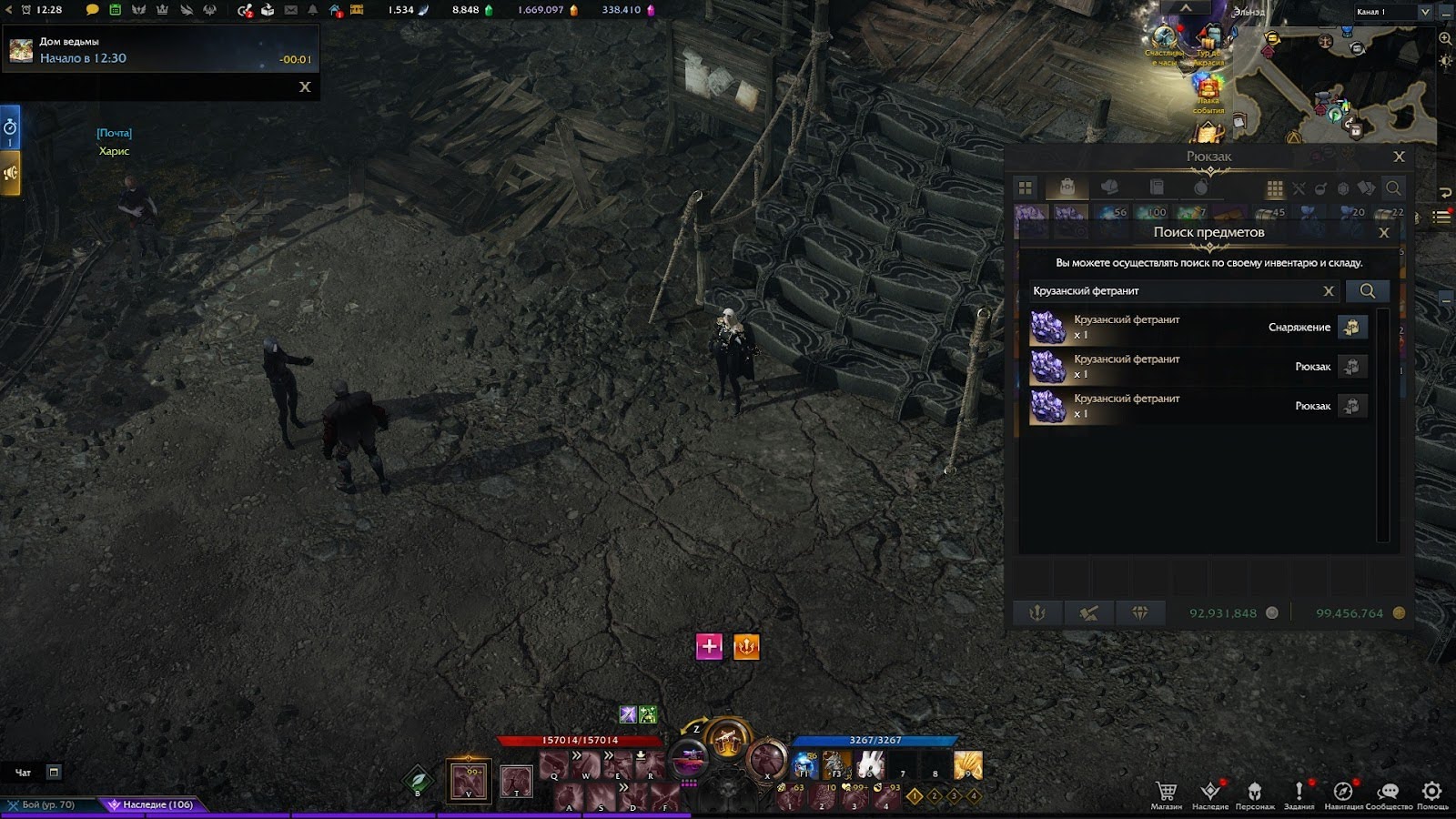Open the Канал 1 channel dropdown
The width and height of the screenshot is (1456, 819).
pos(1424,12)
